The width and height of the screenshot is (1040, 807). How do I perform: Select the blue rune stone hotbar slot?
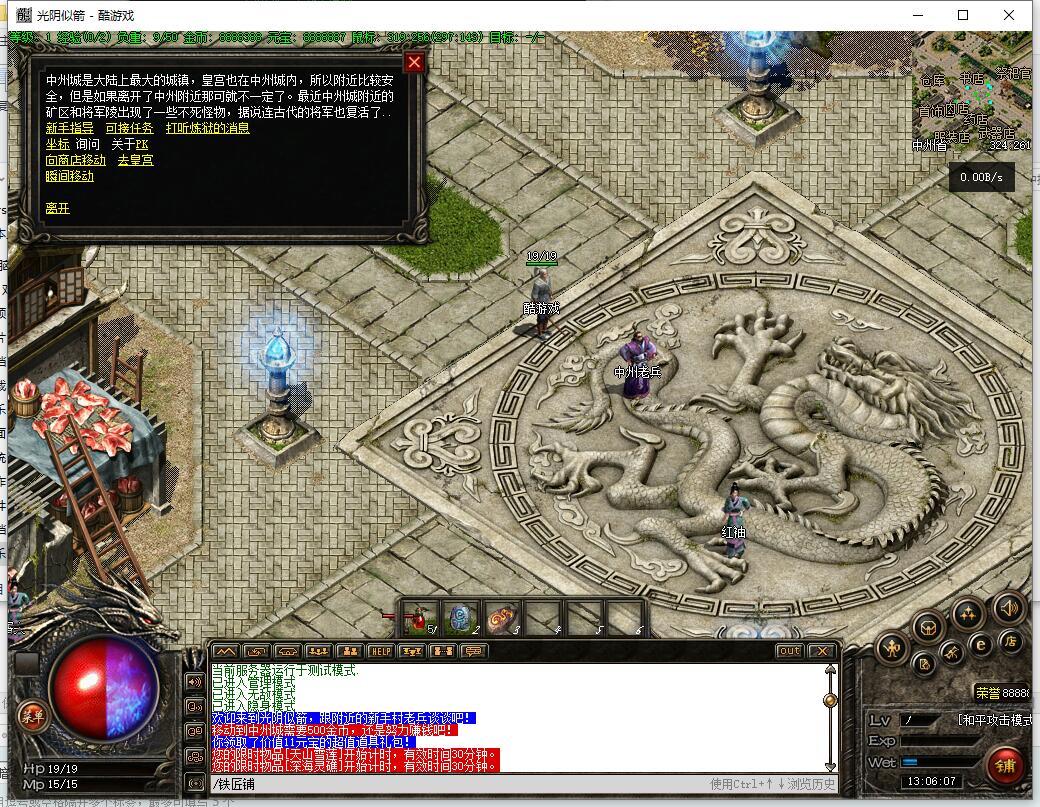coord(462,618)
